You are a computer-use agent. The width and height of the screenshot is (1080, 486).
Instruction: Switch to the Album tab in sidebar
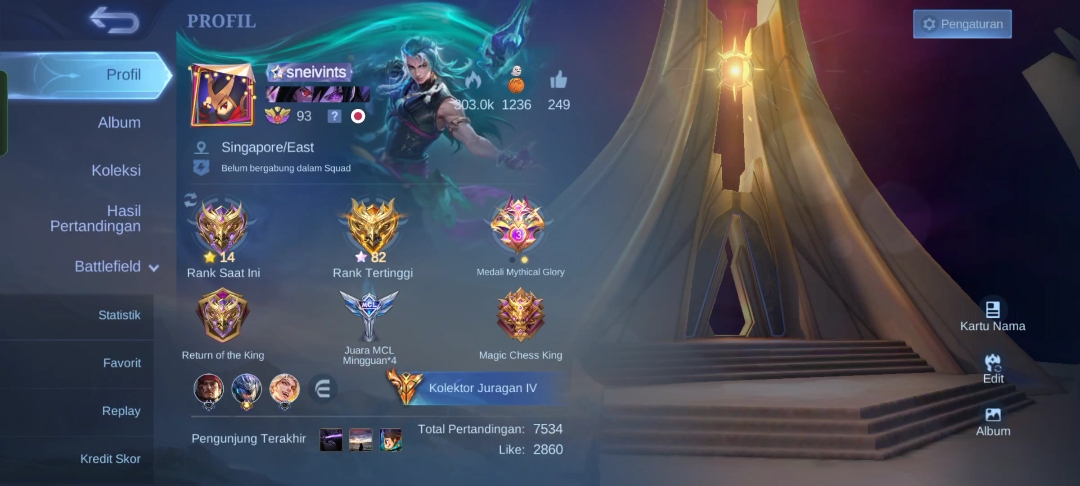pyautogui.click(x=119, y=122)
